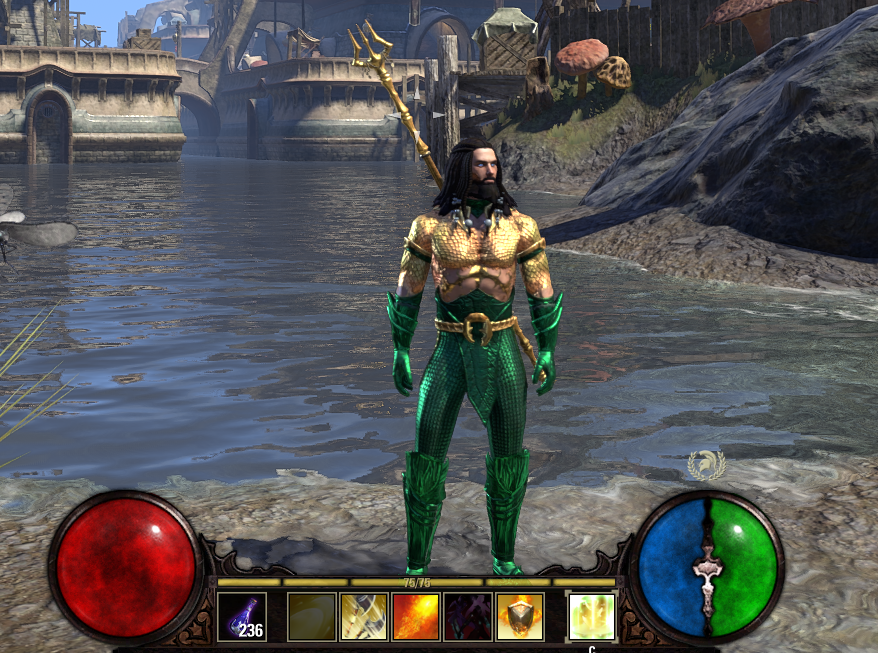This screenshot has height=653, width=878.
Task: Cast the spinning axe skill
Action: pyautogui.click(x=364, y=617)
